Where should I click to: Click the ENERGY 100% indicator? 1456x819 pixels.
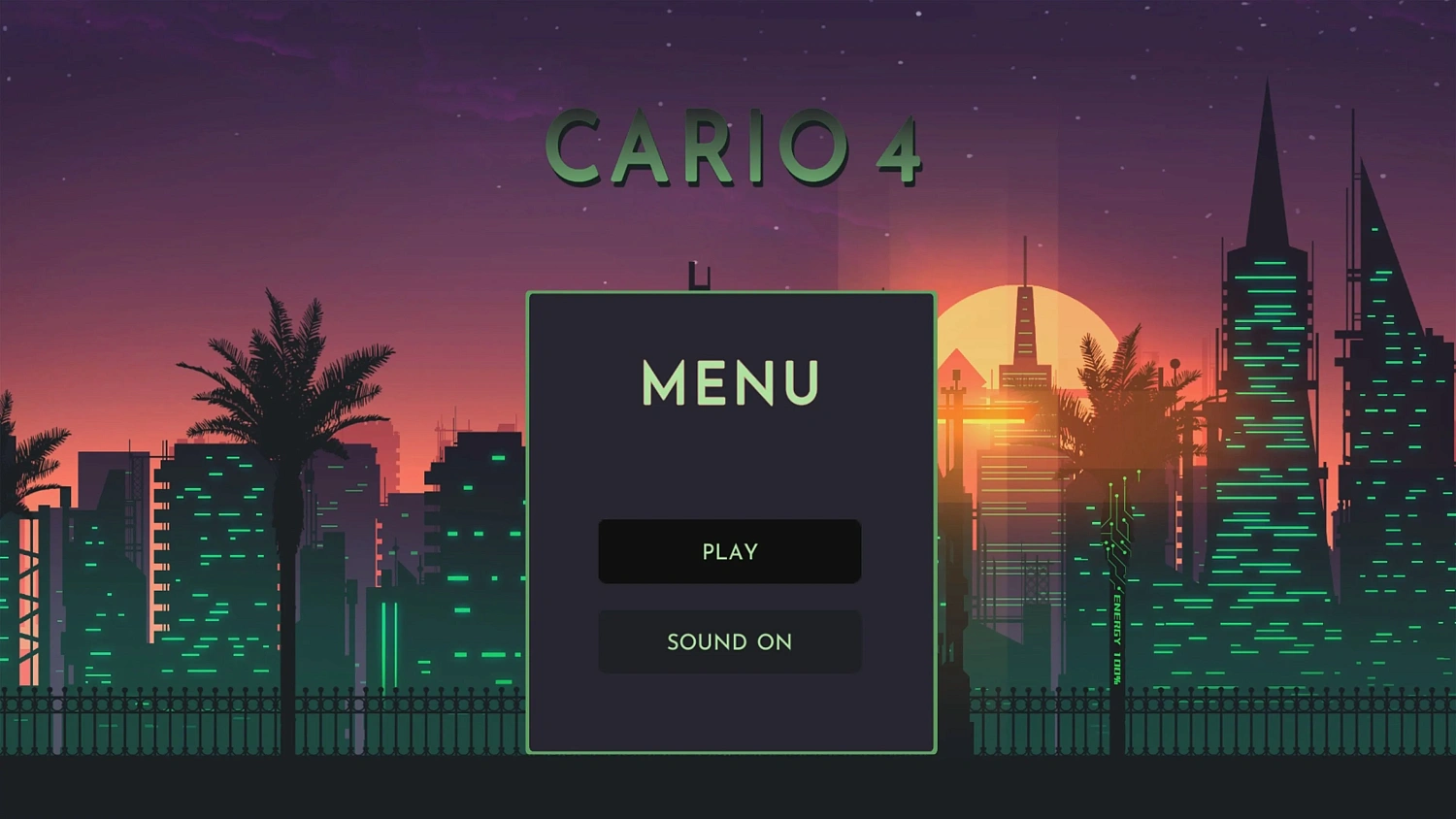tap(1115, 631)
